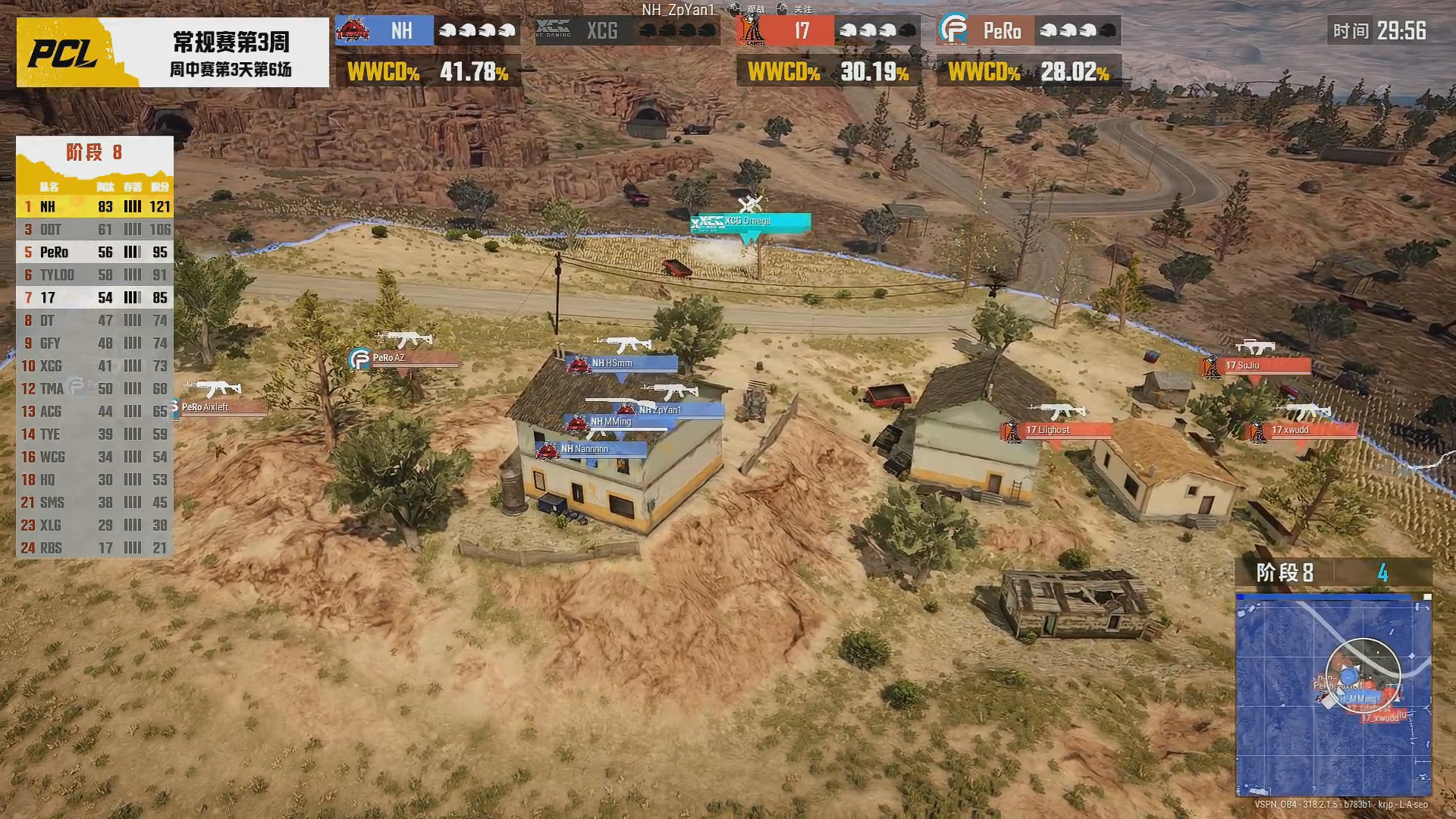Screen dimensions: 1456x819
Task: Choose the 17 team panel at top
Action: pyautogui.click(x=827, y=31)
